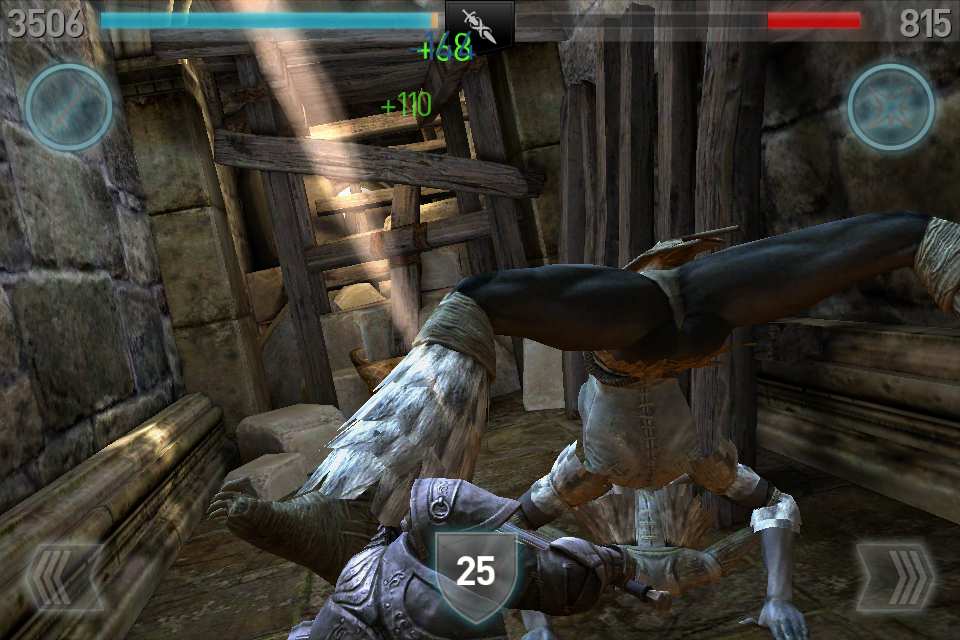Dodge left with the left chevron button

[63, 578]
